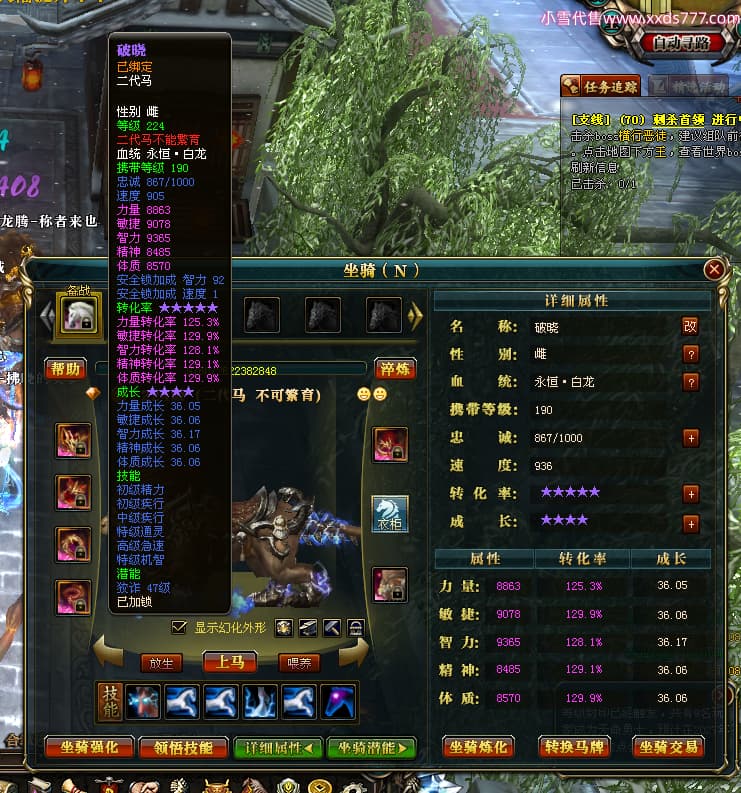Switch to the 坐骑潜能 tab
The width and height of the screenshot is (741, 793).
click(370, 747)
